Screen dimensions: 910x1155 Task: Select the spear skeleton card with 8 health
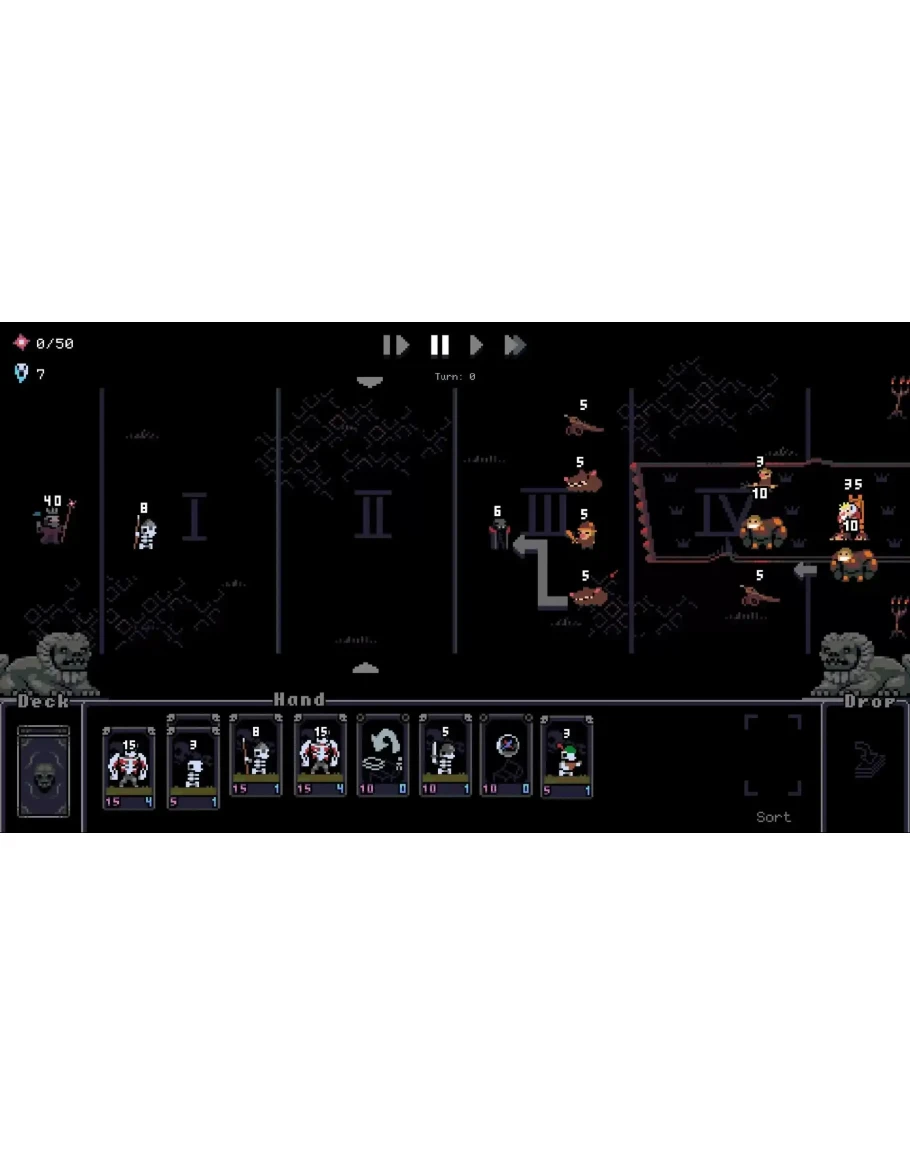pos(254,756)
